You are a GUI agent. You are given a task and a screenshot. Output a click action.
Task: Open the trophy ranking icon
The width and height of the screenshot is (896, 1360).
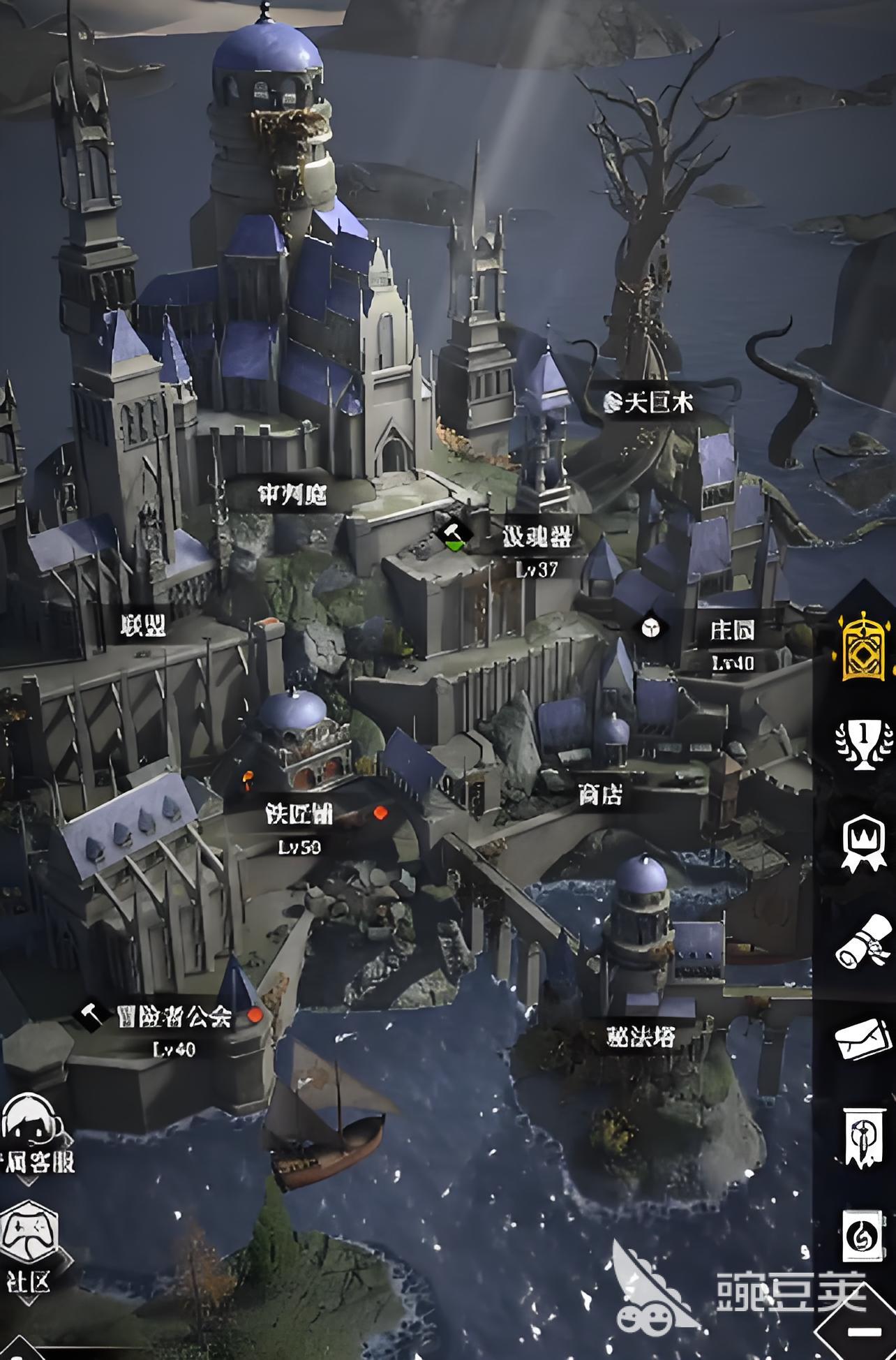(864, 742)
